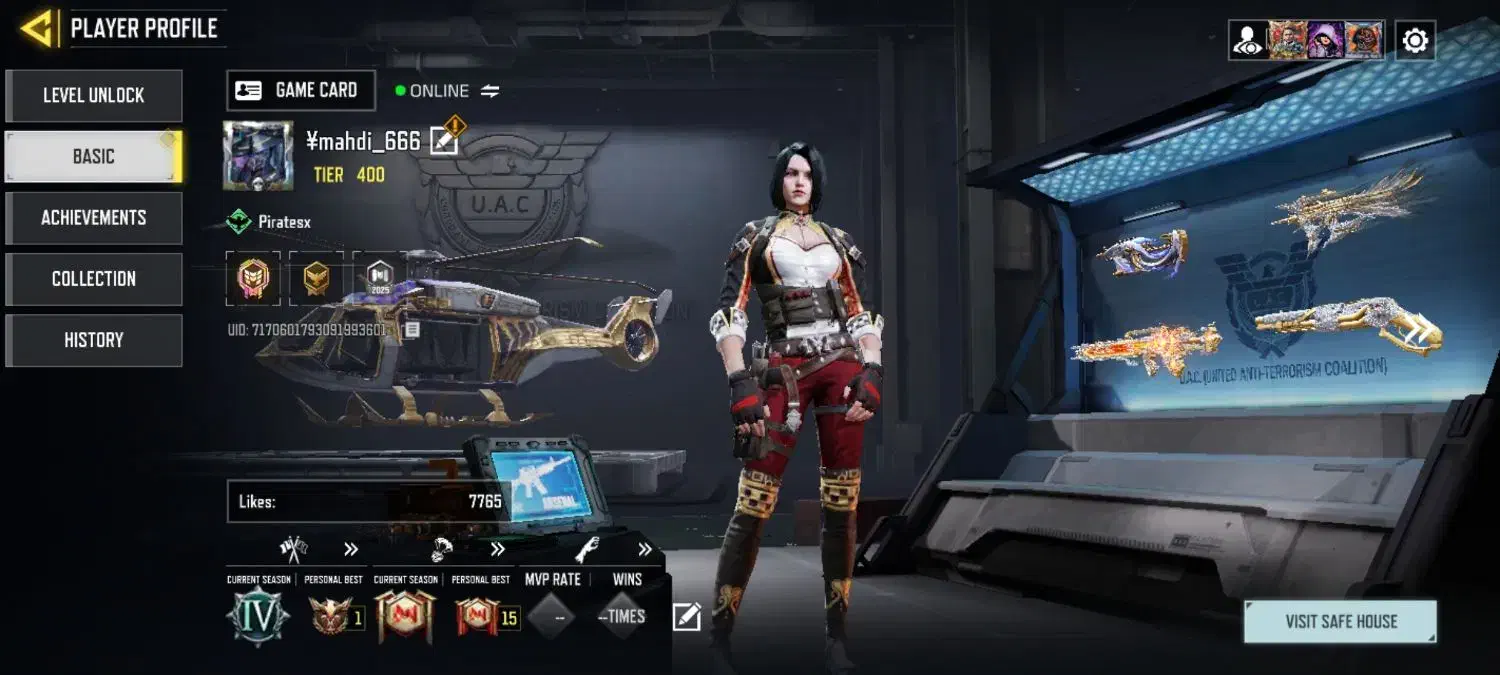Open the Collection tab

pyautogui.click(x=94, y=279)
